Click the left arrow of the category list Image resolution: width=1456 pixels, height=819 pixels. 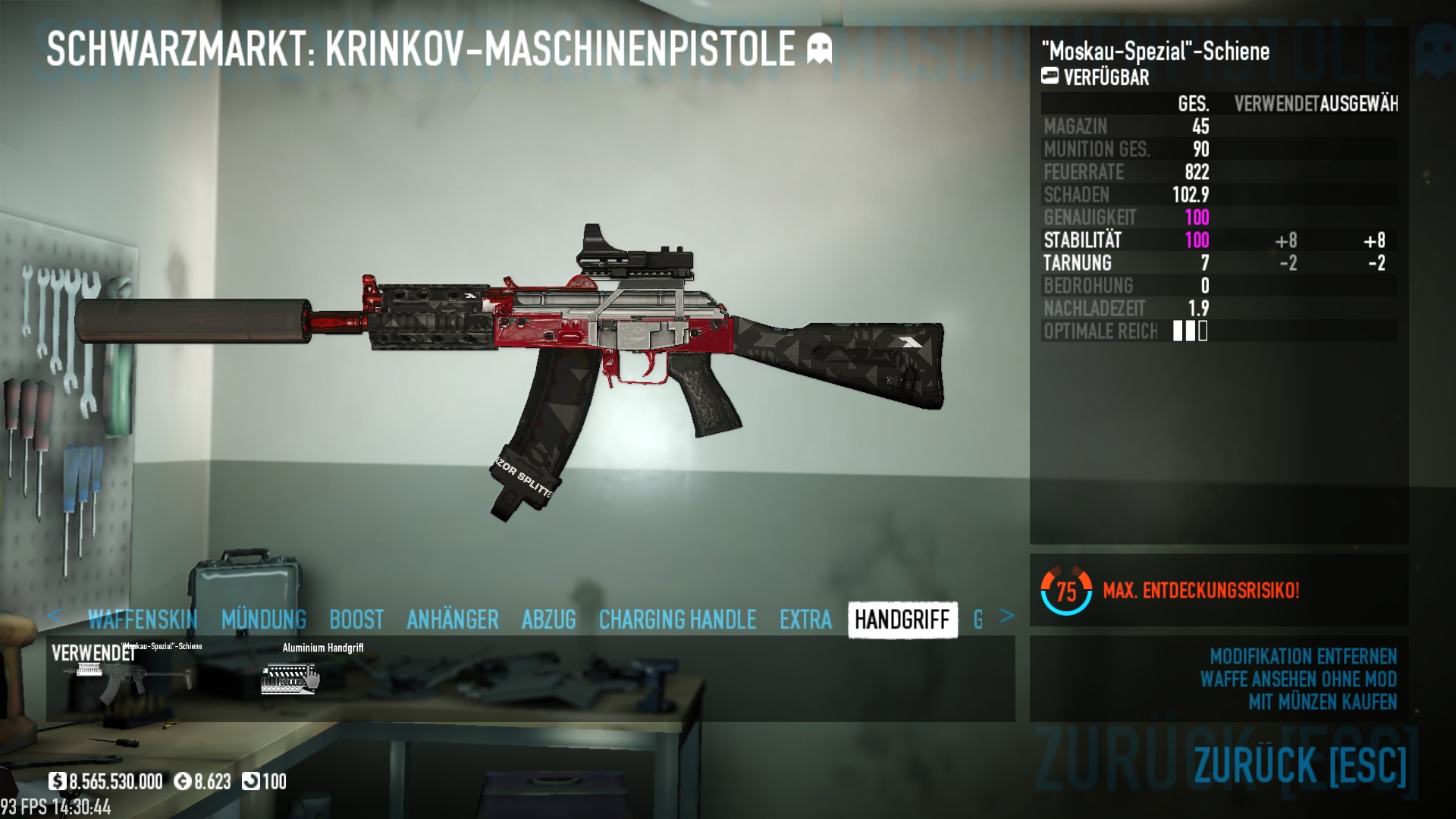pos(54,616)
